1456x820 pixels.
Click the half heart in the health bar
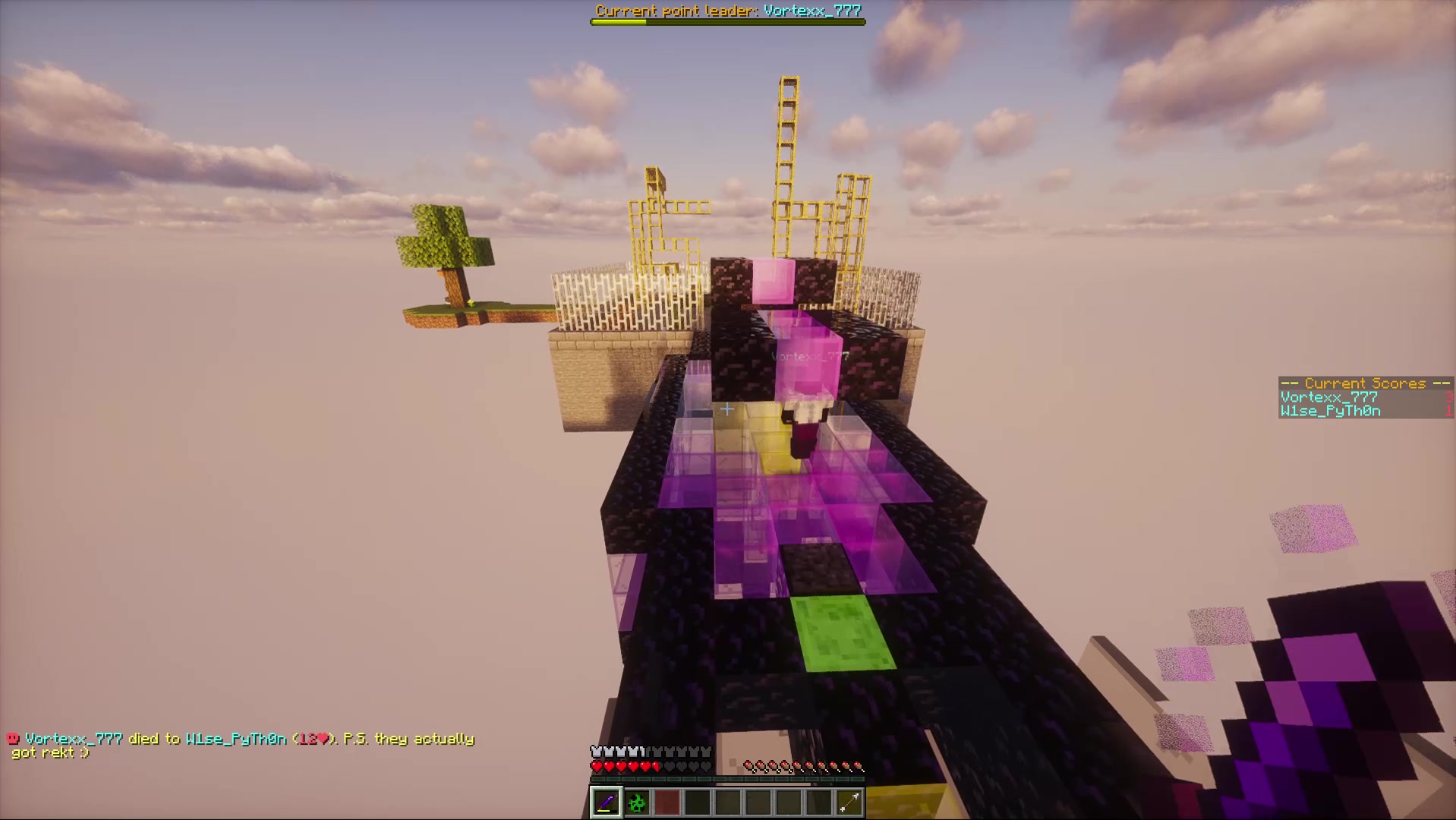click(x=656, y=766)
